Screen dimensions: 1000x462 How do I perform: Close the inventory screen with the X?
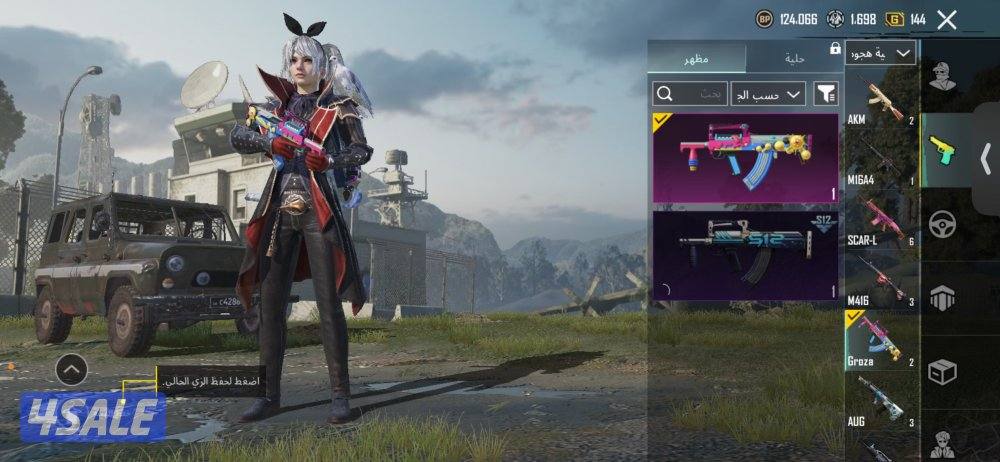tap(947, 19)
